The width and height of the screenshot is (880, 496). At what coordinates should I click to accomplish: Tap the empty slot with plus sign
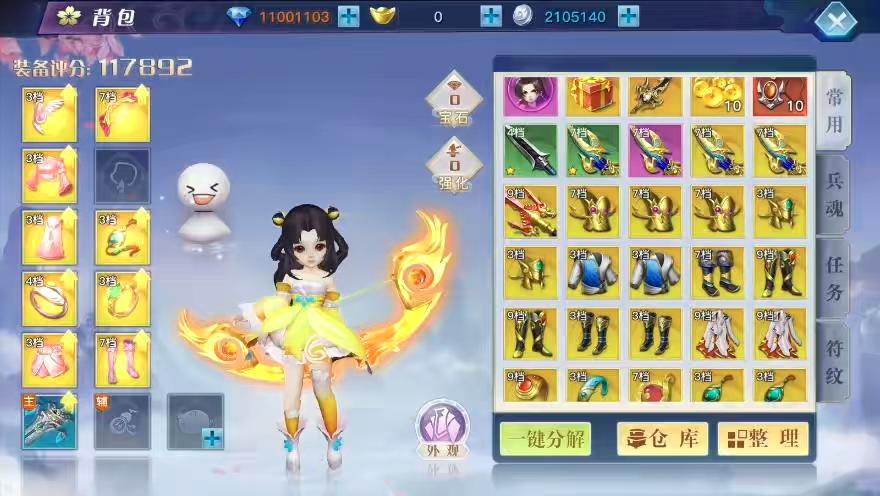(x=195, y=421)
